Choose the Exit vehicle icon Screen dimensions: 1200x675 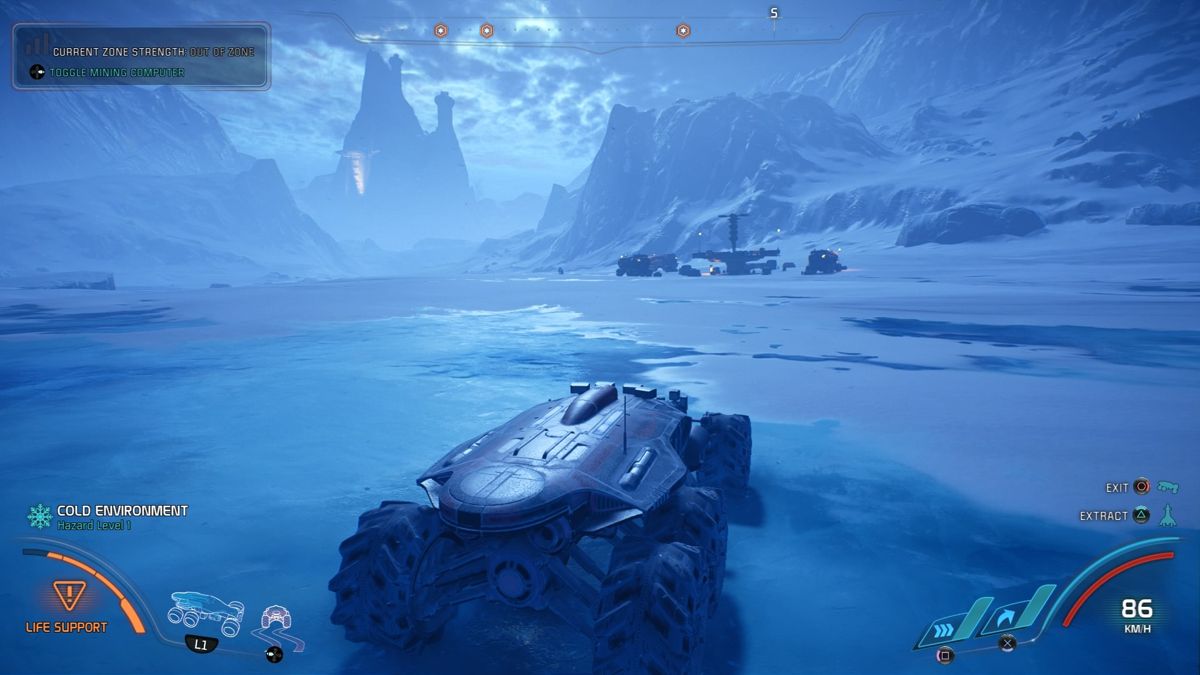[1168, 487]
